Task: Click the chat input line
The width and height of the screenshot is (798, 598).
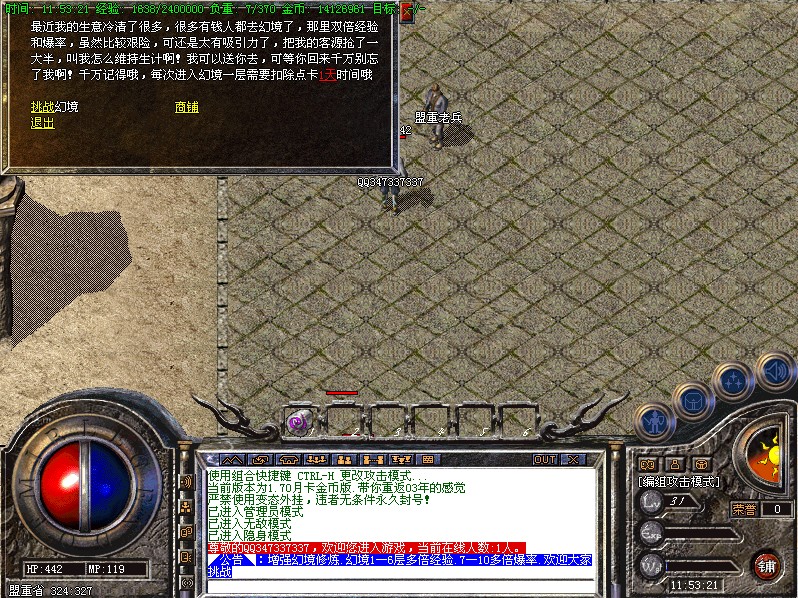Action: click(400, 584)
